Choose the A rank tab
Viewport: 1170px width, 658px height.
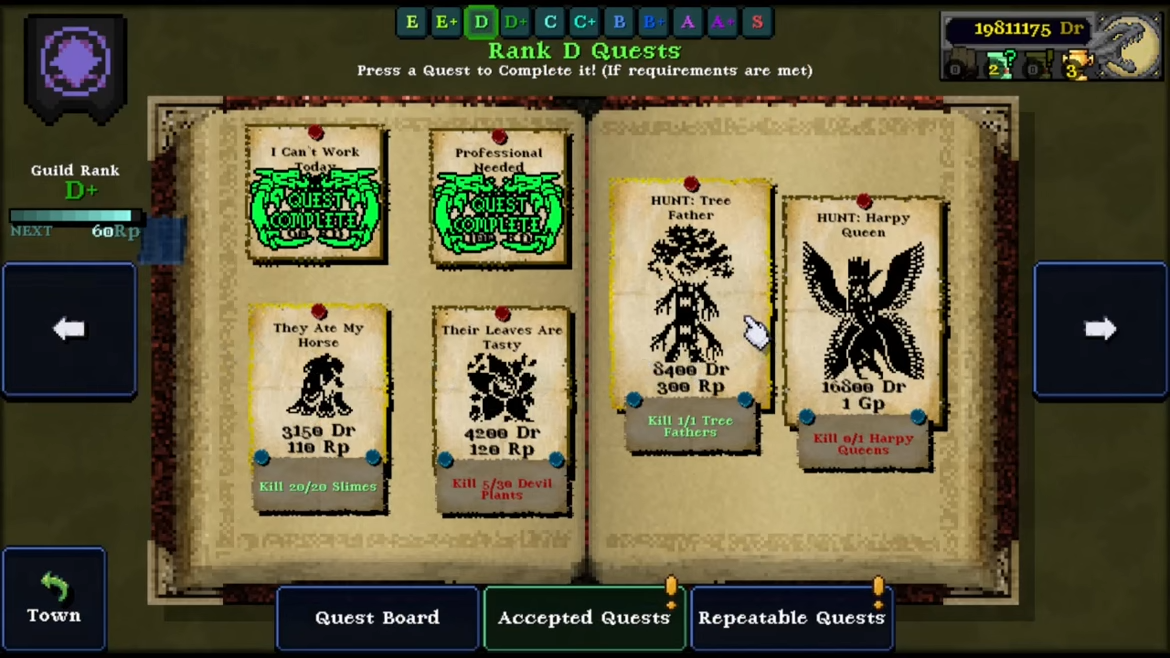pos(688,22)
